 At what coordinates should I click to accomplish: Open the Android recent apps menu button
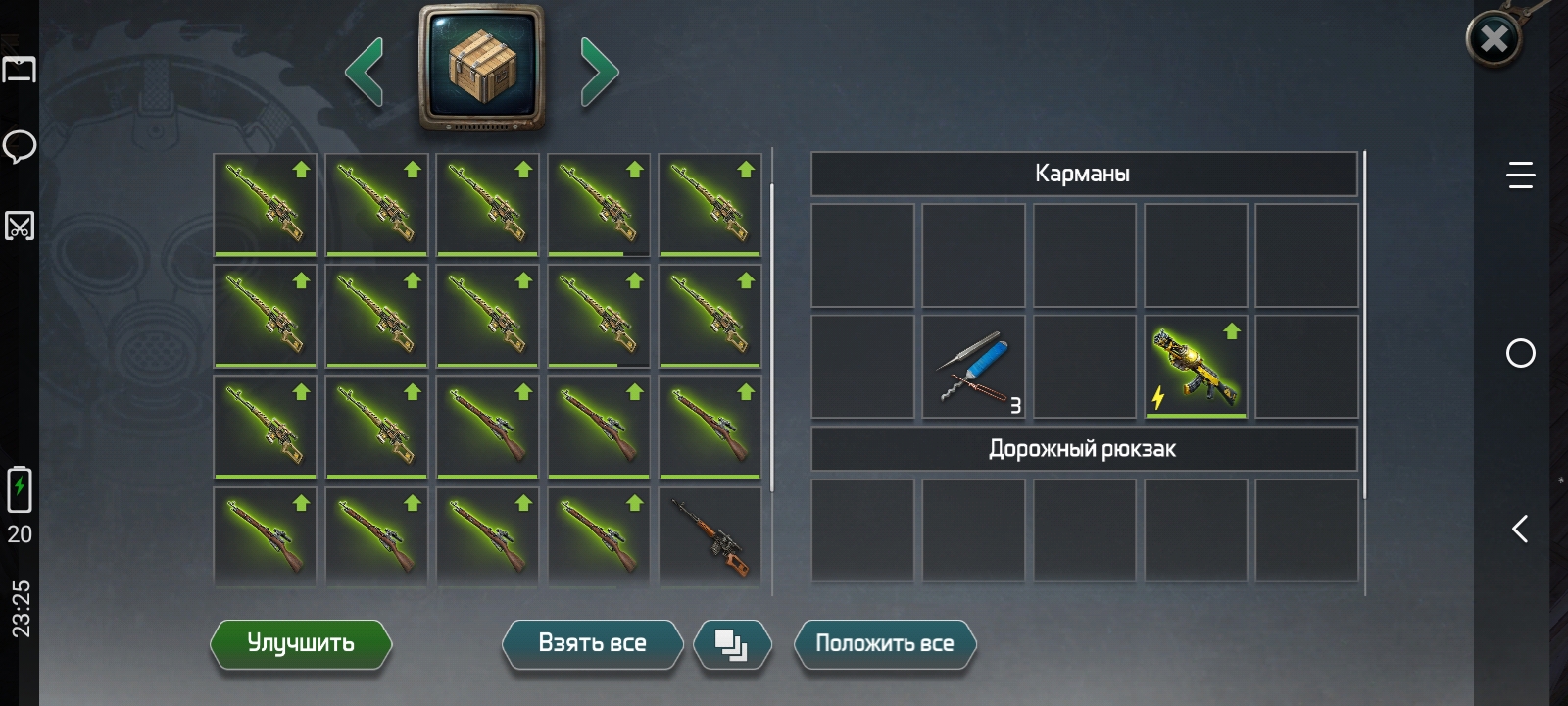1520,176
